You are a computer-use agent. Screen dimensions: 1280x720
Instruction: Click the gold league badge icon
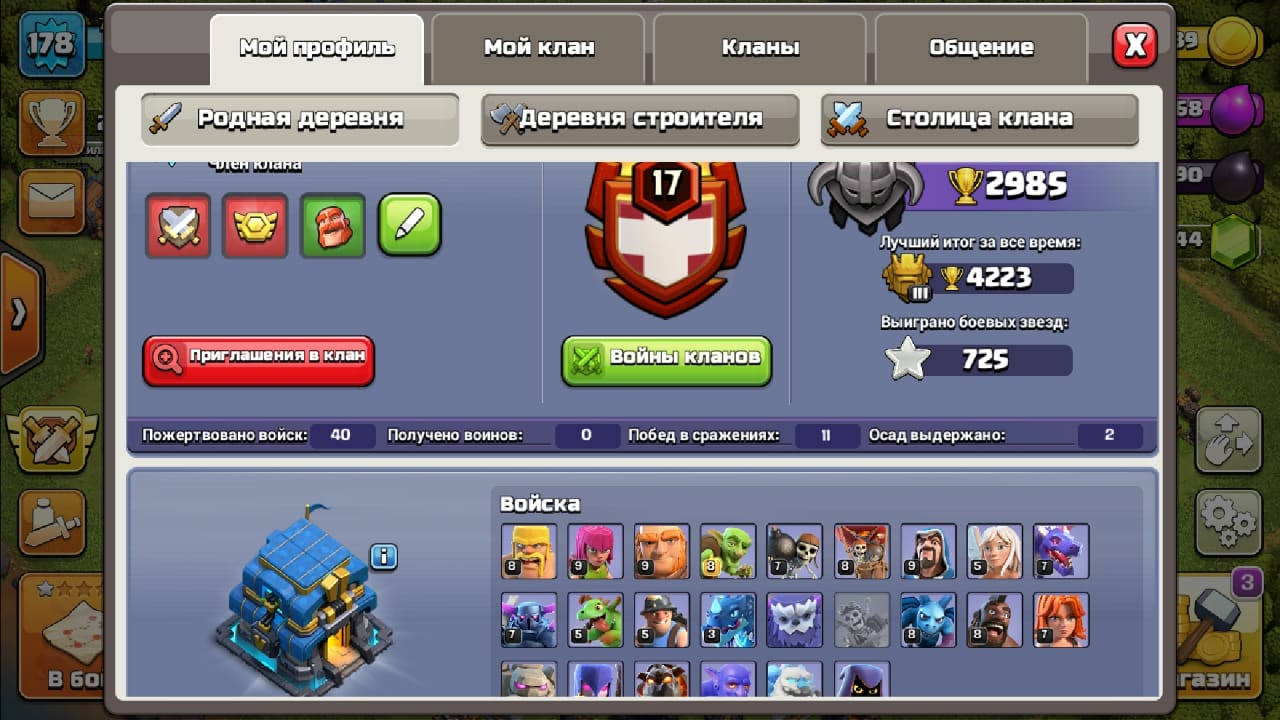pyautogui.click(x=255, y=225)
